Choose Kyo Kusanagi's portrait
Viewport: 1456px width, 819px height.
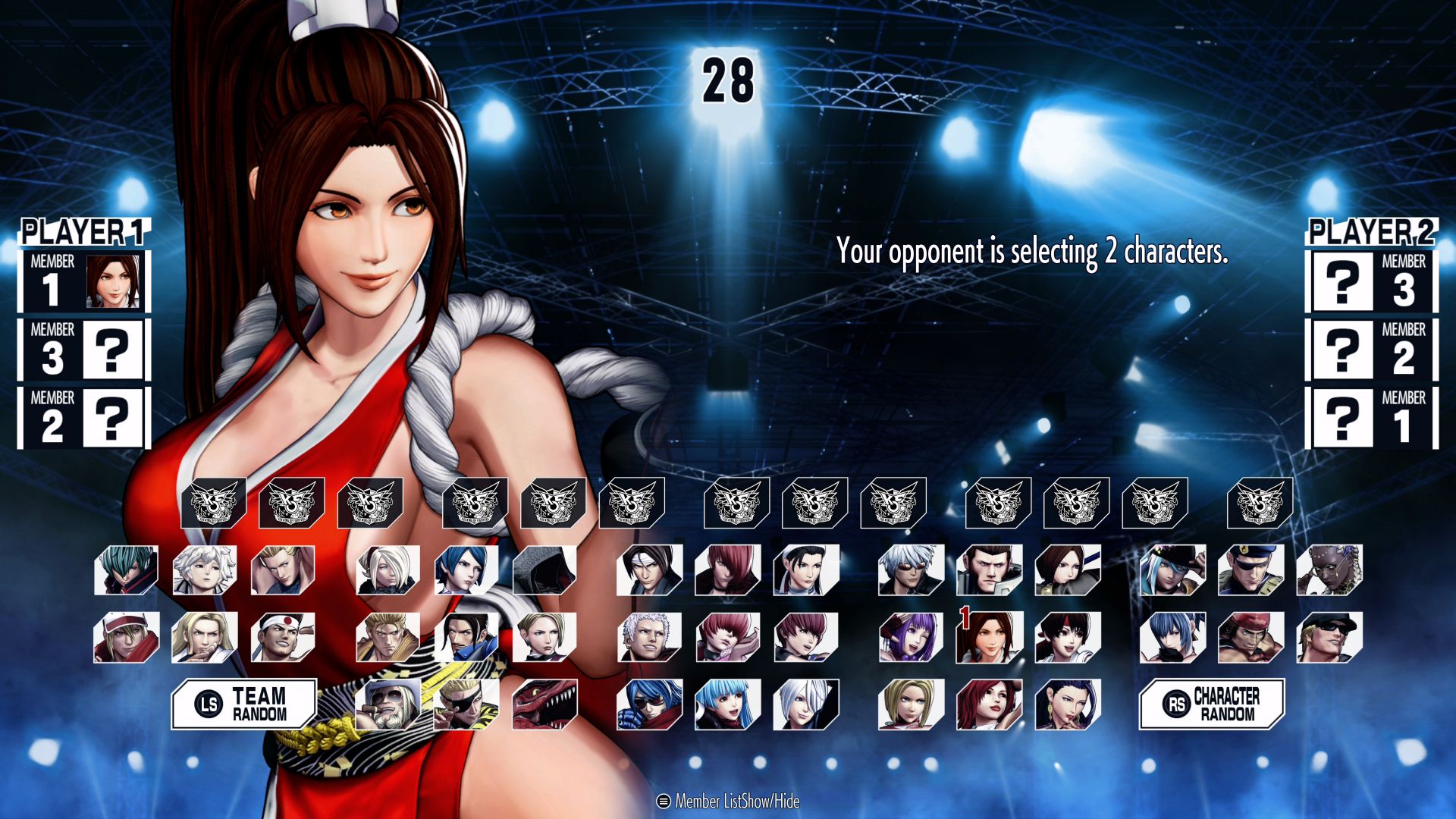coord(649,570)
